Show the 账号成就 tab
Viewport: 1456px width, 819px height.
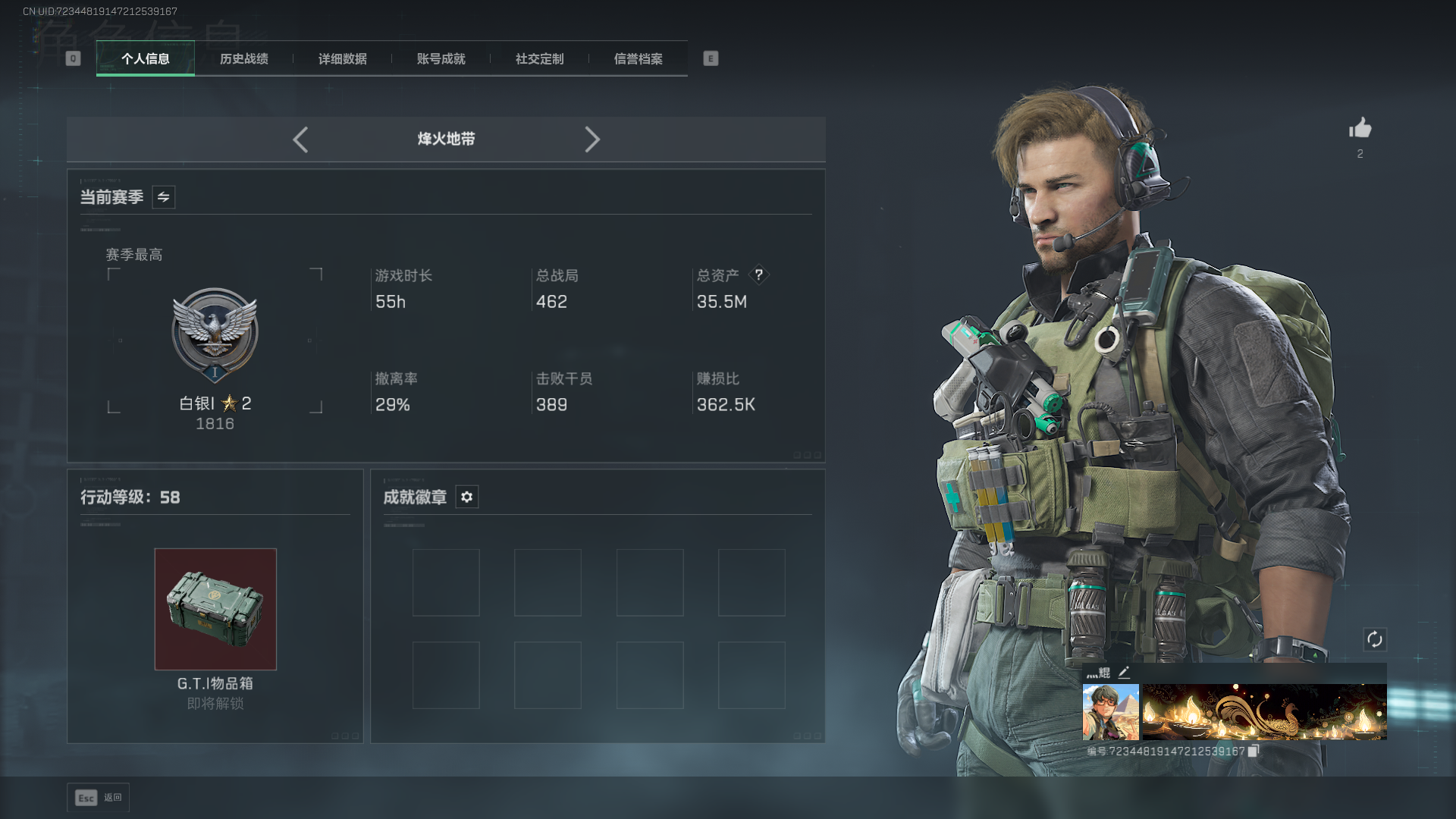[441, 59]
